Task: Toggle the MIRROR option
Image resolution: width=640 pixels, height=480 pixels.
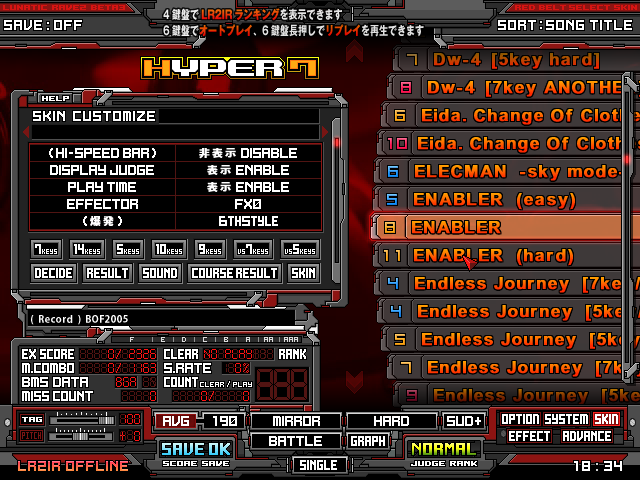Action: (x=293, y=421)
